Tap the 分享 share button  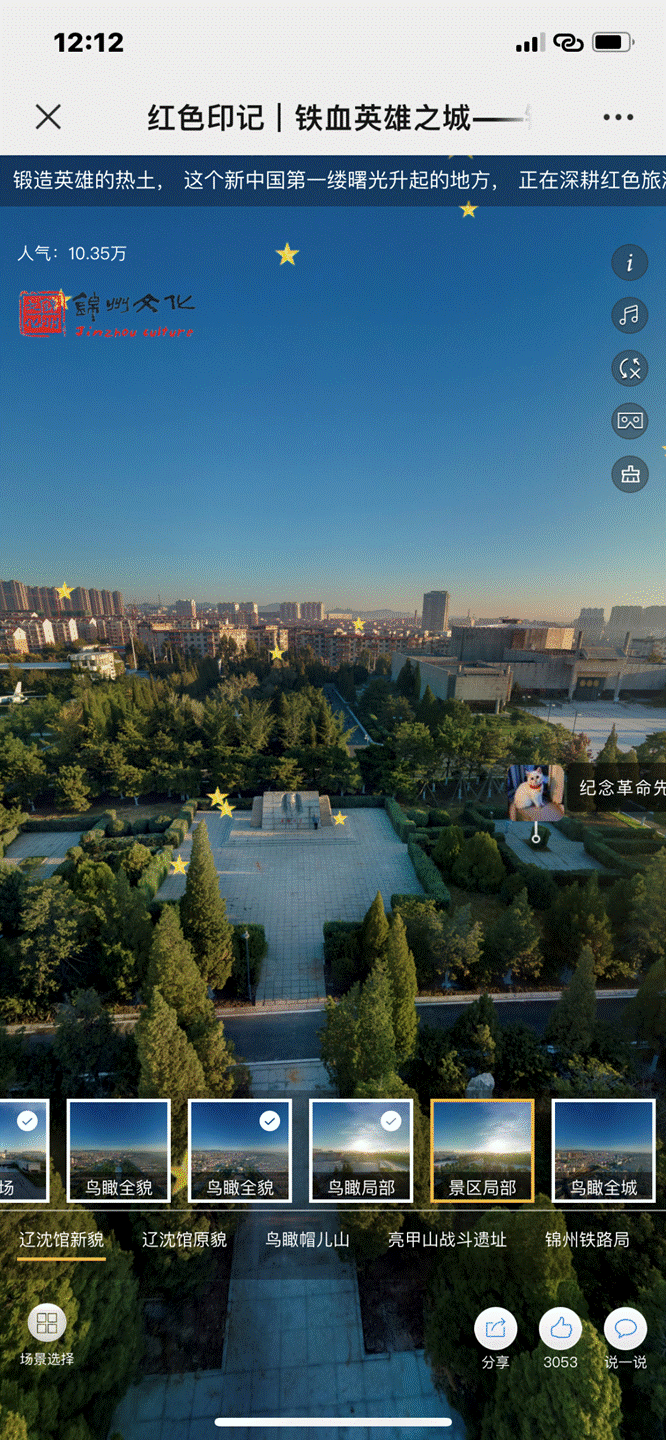pyautogui.click(x=495, y=1336)
